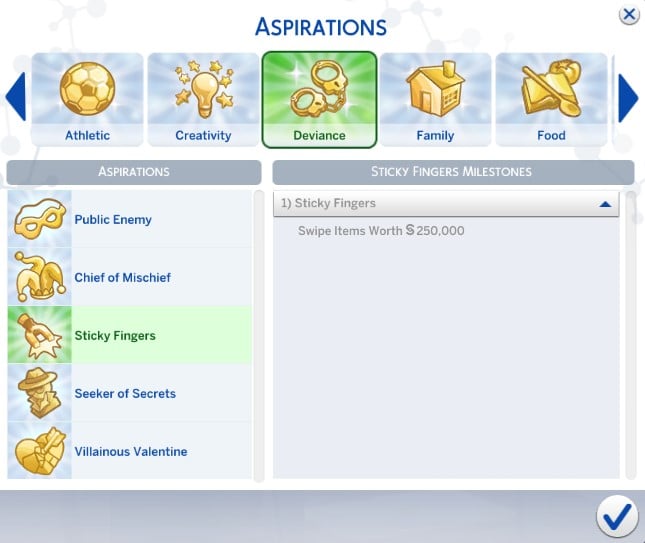
Task: Choose the Chief of Mischief aspiration
Action: 130,278
